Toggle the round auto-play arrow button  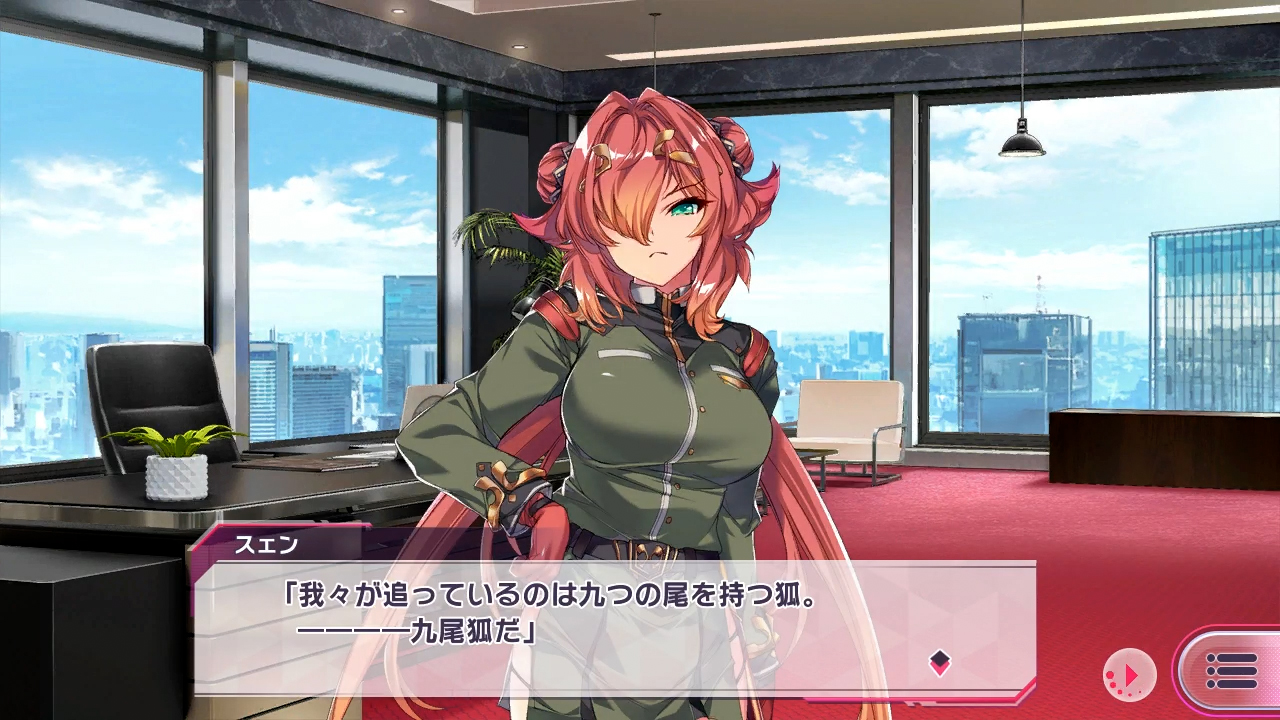click(1129, 675)
